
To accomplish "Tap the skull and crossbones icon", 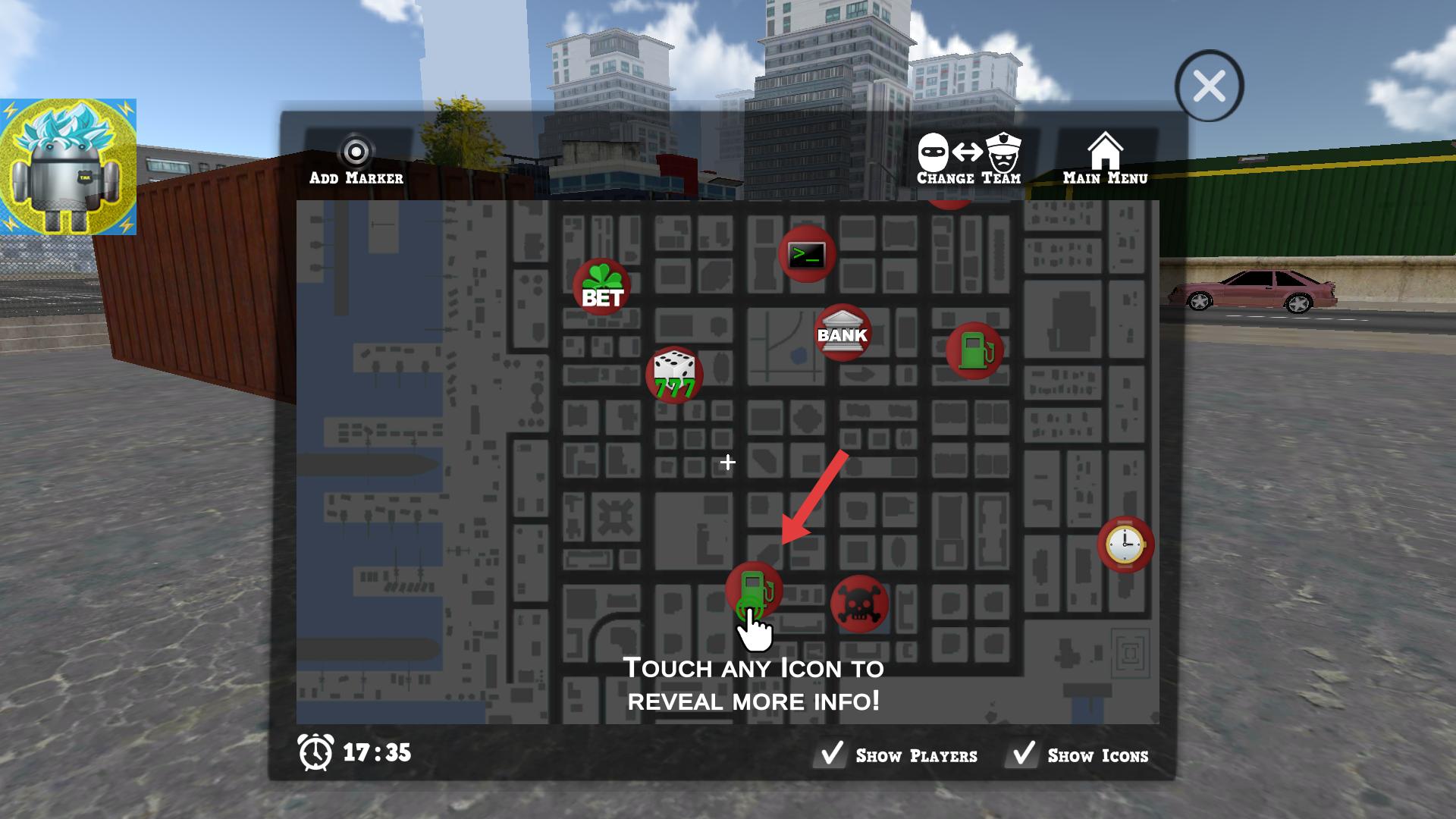I will (859, 604).
